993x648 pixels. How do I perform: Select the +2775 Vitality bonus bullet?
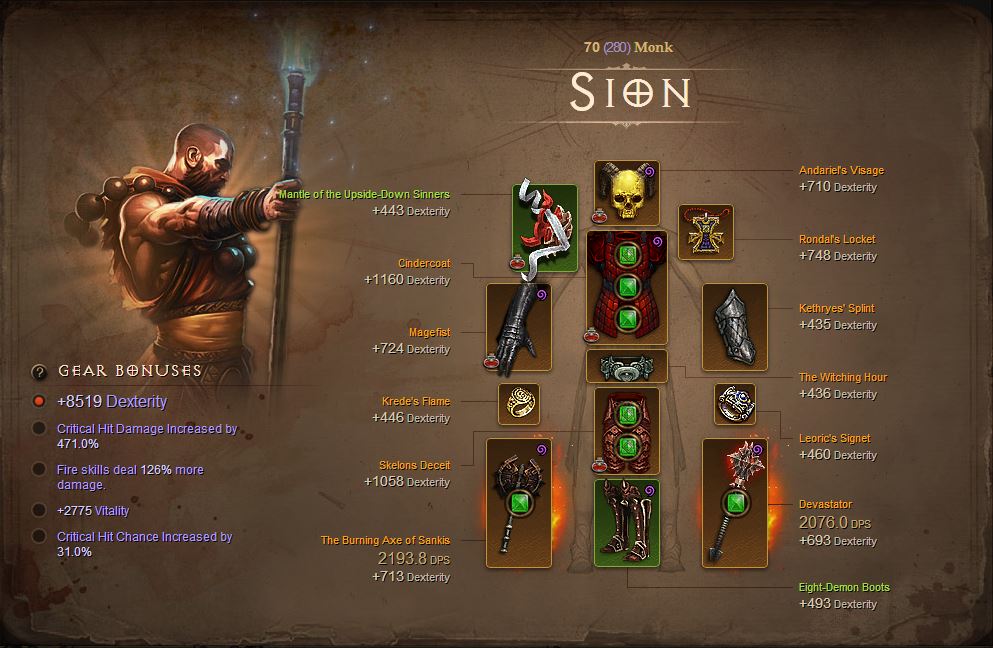[x=39, y=510]
